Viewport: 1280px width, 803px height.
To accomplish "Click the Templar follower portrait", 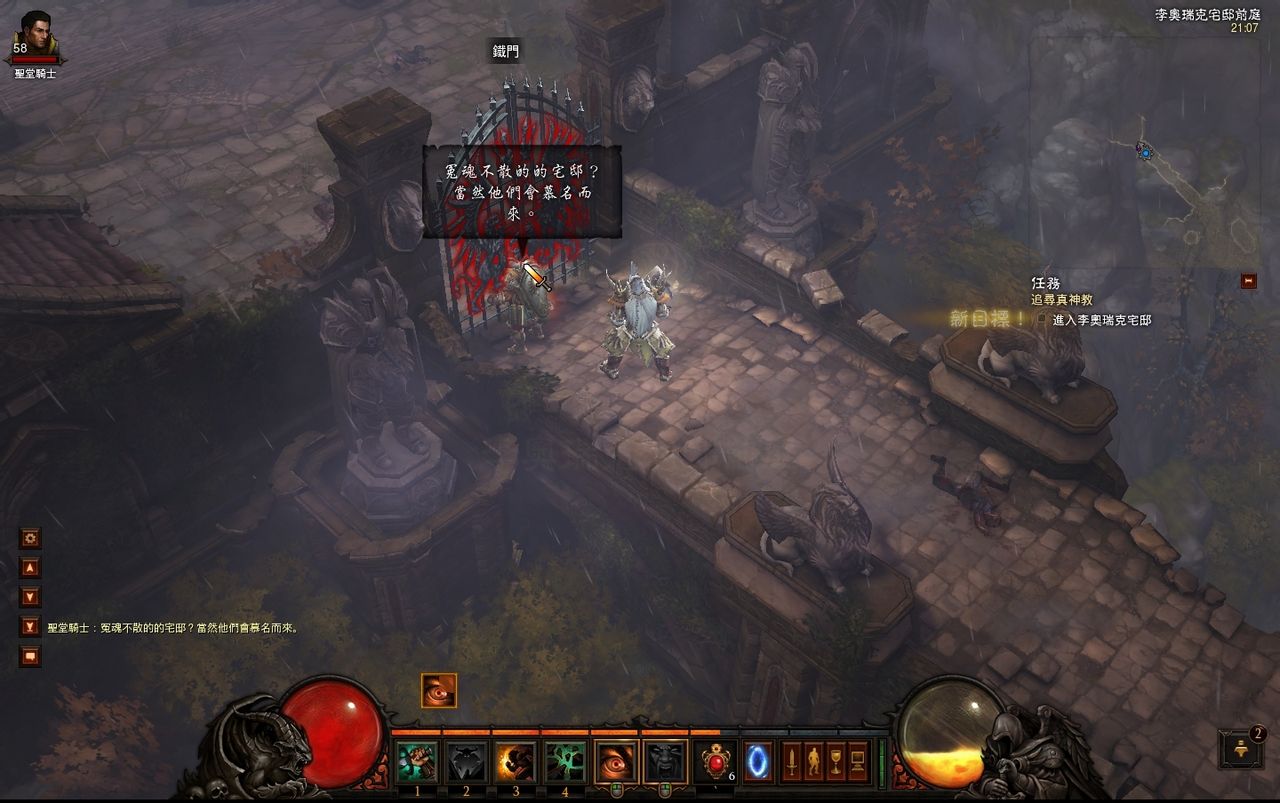I will (x=36, y=34).
